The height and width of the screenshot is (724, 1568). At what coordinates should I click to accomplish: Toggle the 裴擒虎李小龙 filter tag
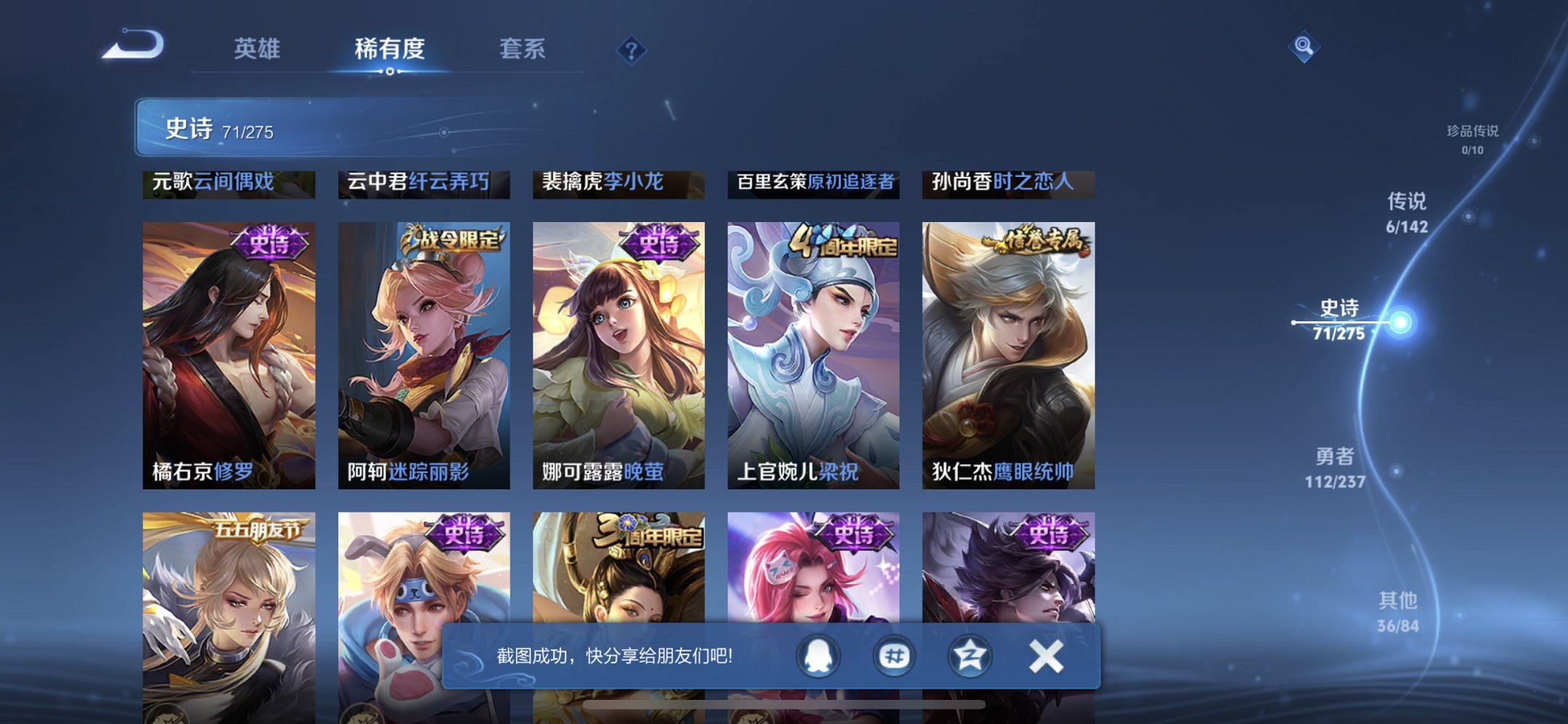(x=618, y=184)
